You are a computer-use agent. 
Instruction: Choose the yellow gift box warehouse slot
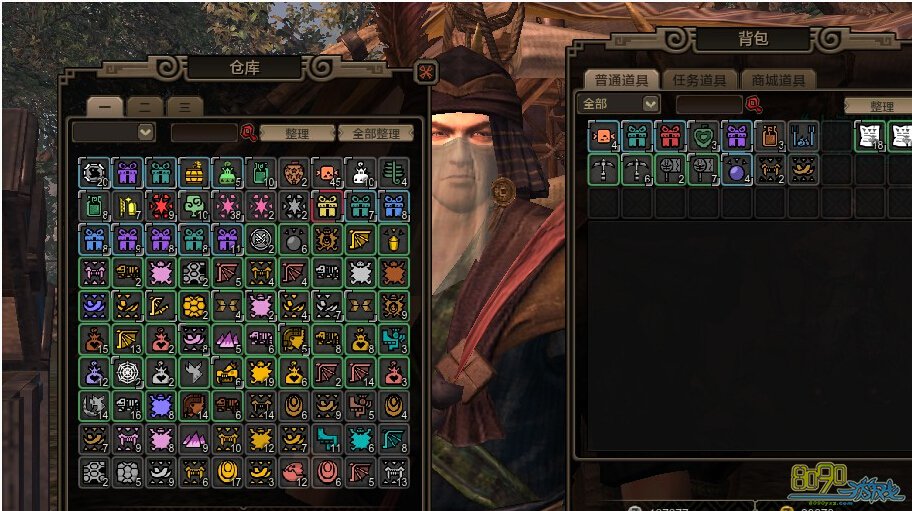(x=327, y=206)
